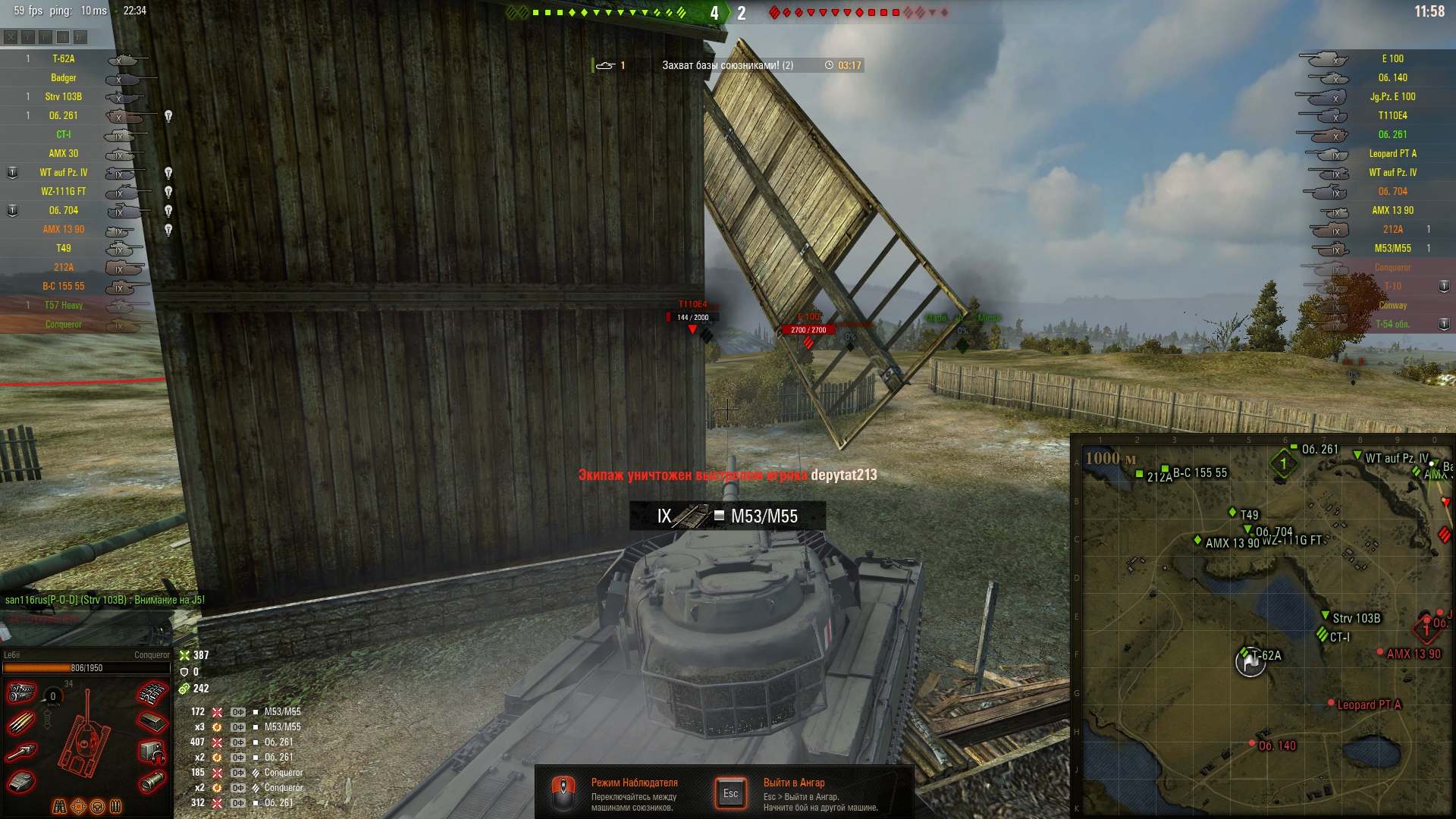Pick AMX 30 from the allied team list

tap(64, 154)
